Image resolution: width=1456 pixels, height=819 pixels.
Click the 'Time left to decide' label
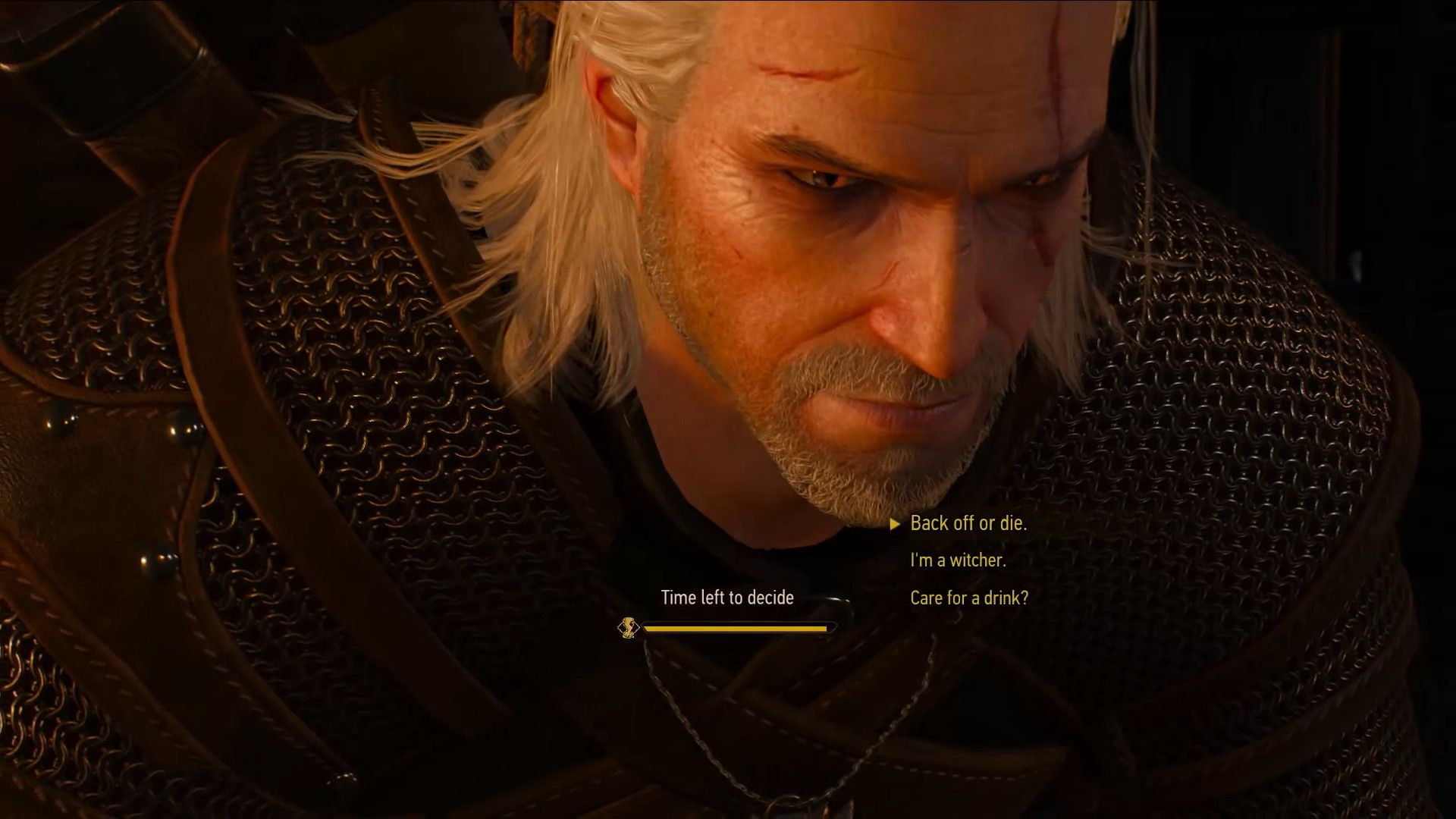[x=727, y=597]
